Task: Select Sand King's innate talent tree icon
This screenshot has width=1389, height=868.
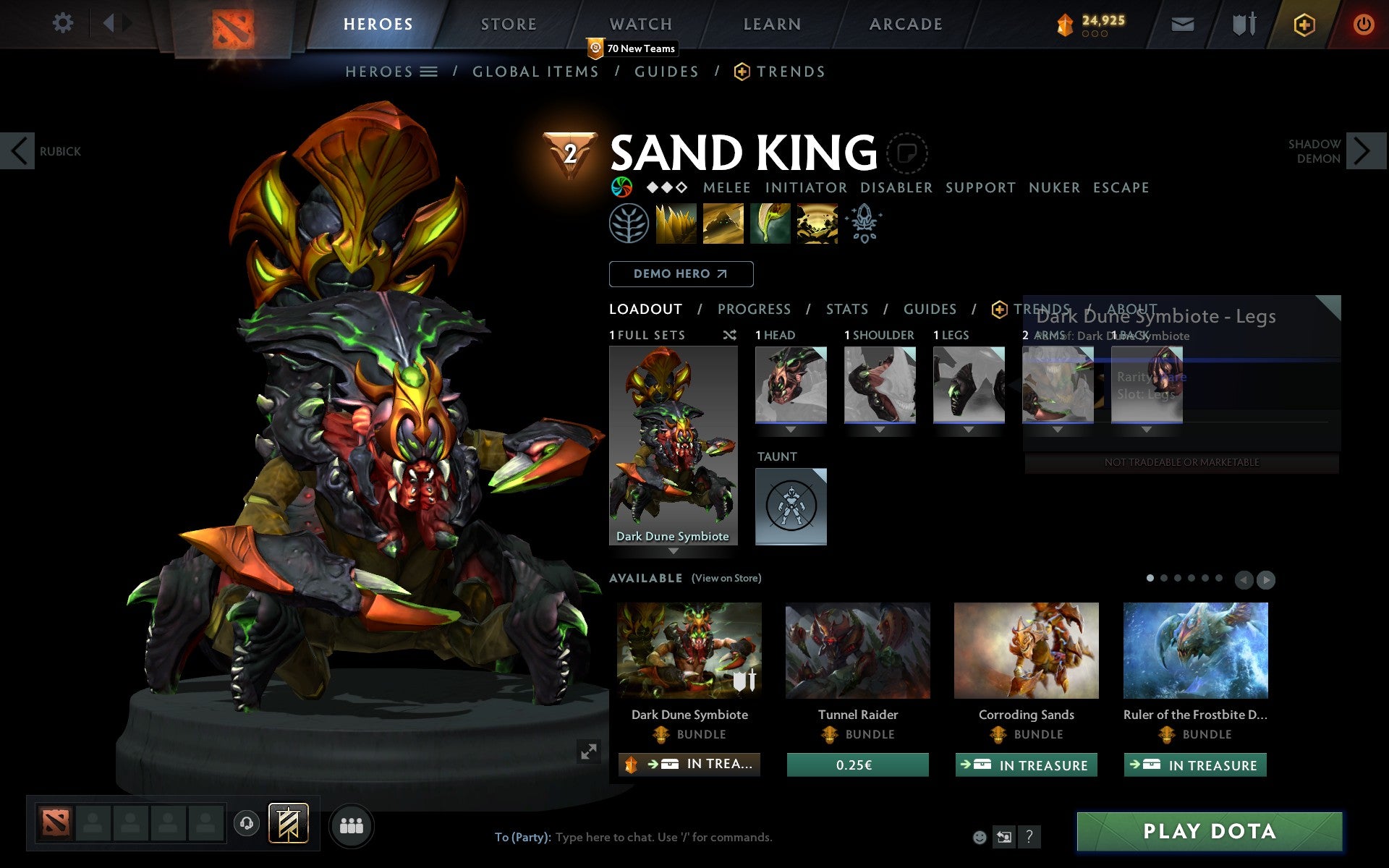Action: click(x=630, y=224)
